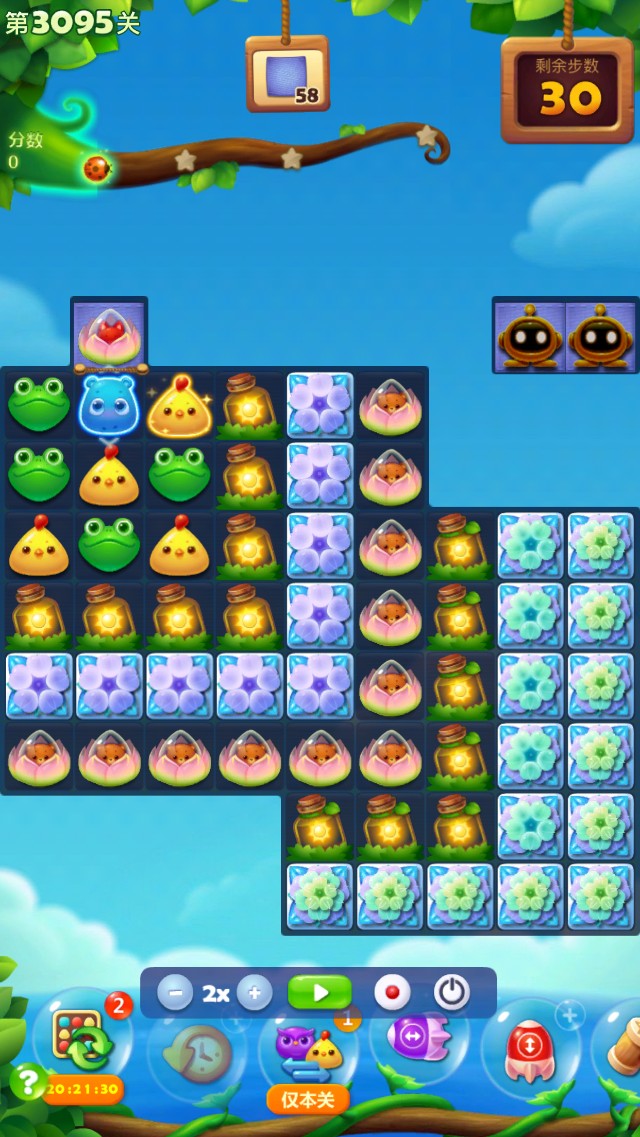640x1137 pixels.
Task: Increase playback speed with the plus button
Action: tap(254, 993)
